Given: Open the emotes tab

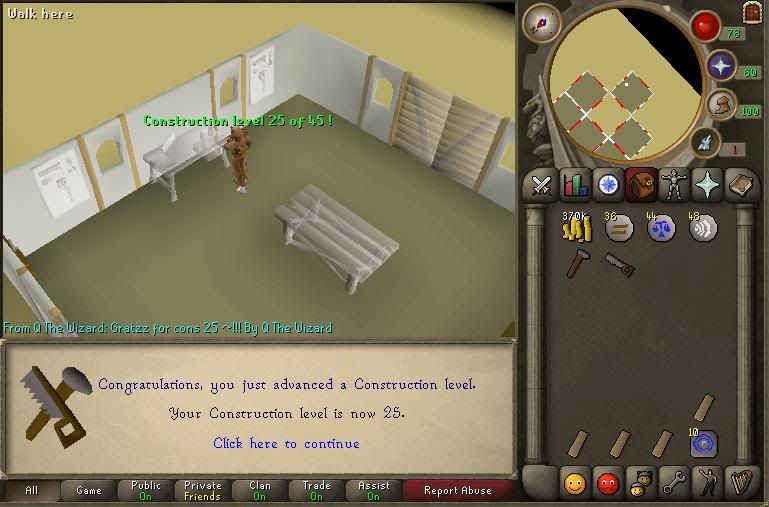Looking at the screenshot, I should (x=706, y=484).
